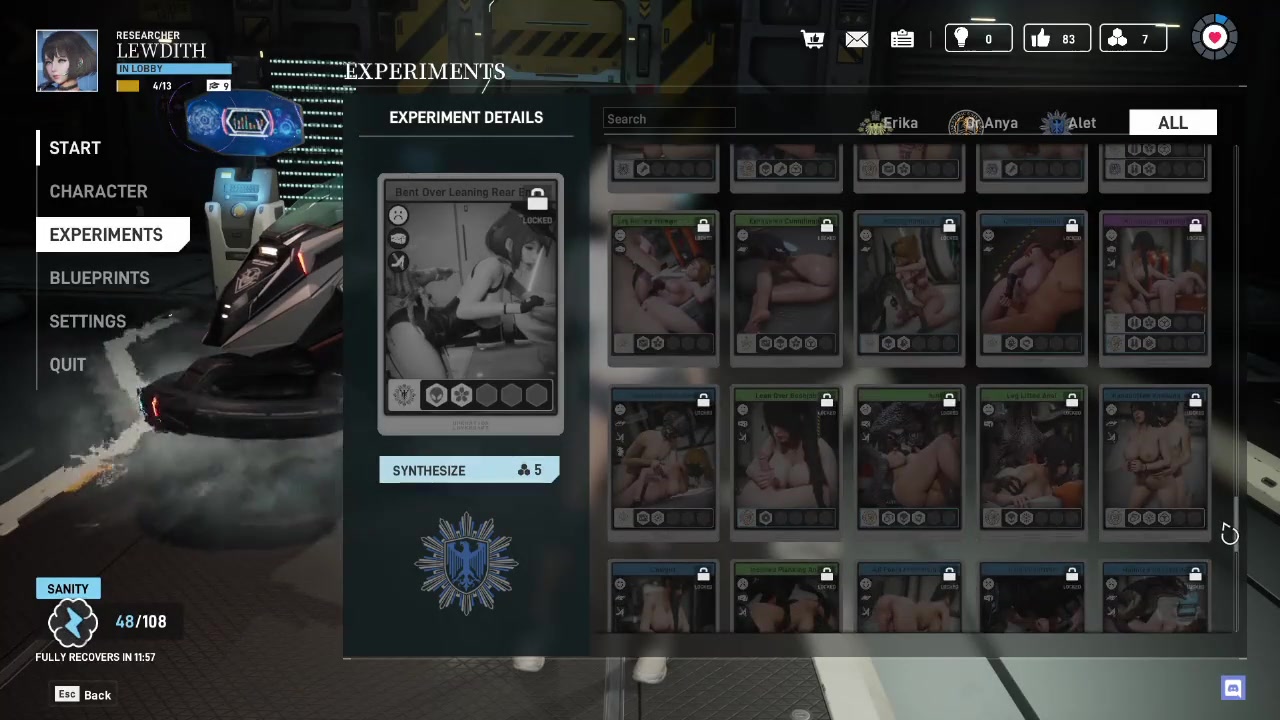Open the Discord link icon
The image size is (1280, 720).
coord(1233,687)
